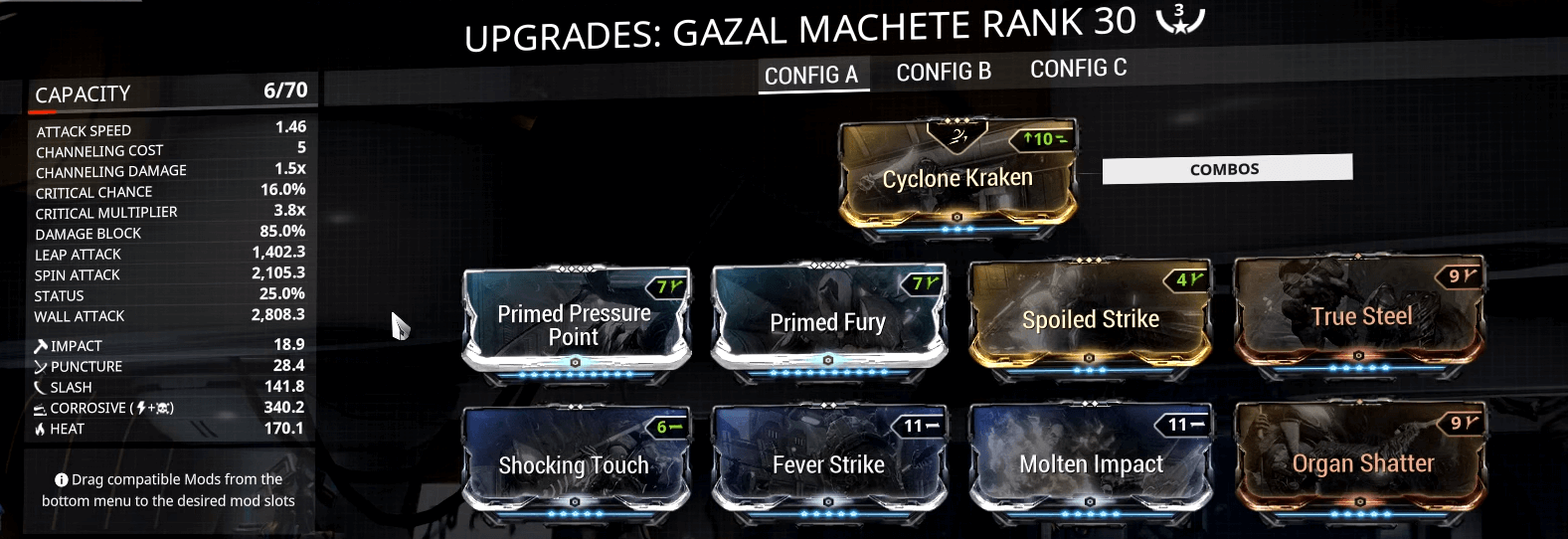The width and height of the screenshot is (1568, 539).
Task: Click the Primed Pressure Point mod card
Action: pyautogui.click(x=575, y=323)
